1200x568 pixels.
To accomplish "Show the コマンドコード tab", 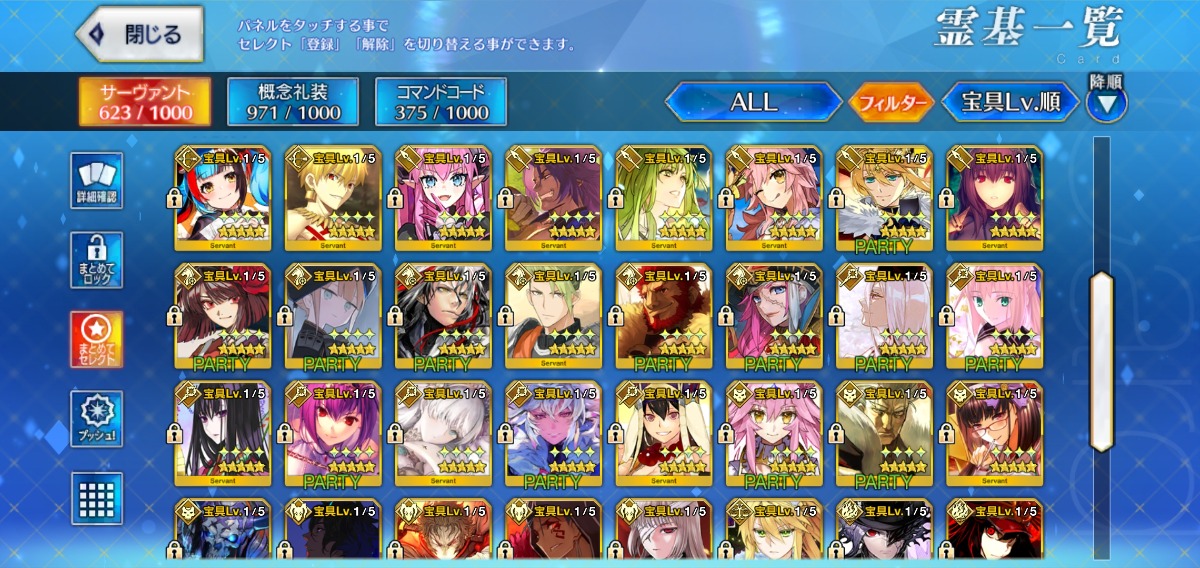I will [441, 102].
